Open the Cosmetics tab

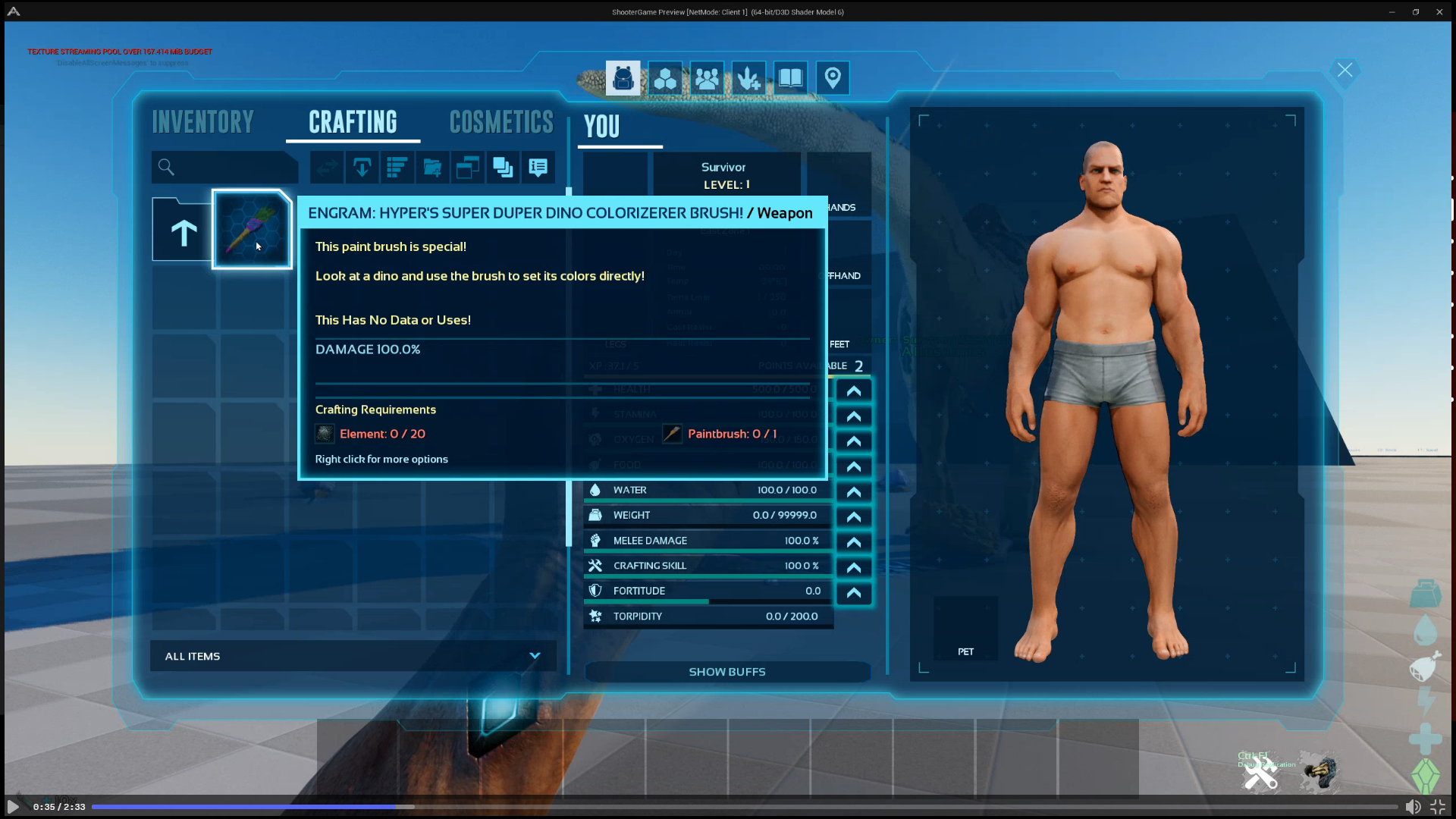(x=501, y=122)
